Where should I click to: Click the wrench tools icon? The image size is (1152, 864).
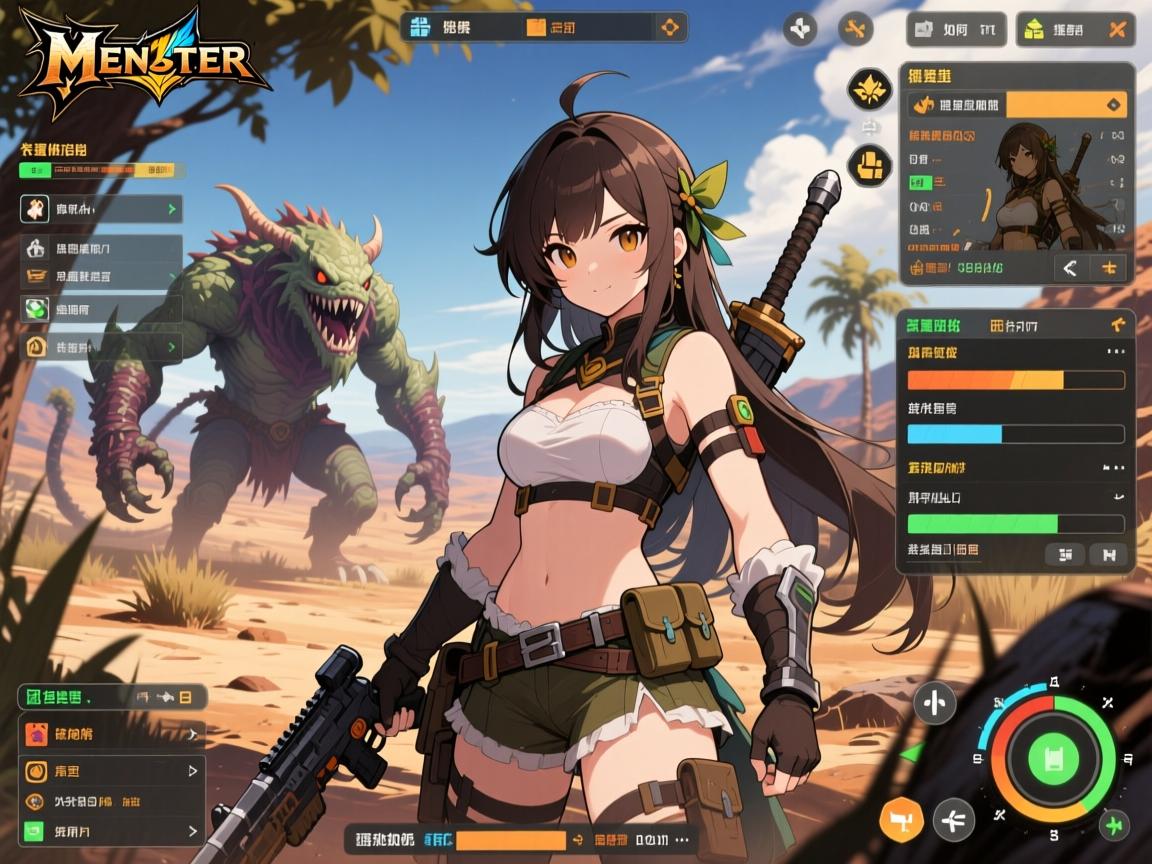click(x=854, y=29)
